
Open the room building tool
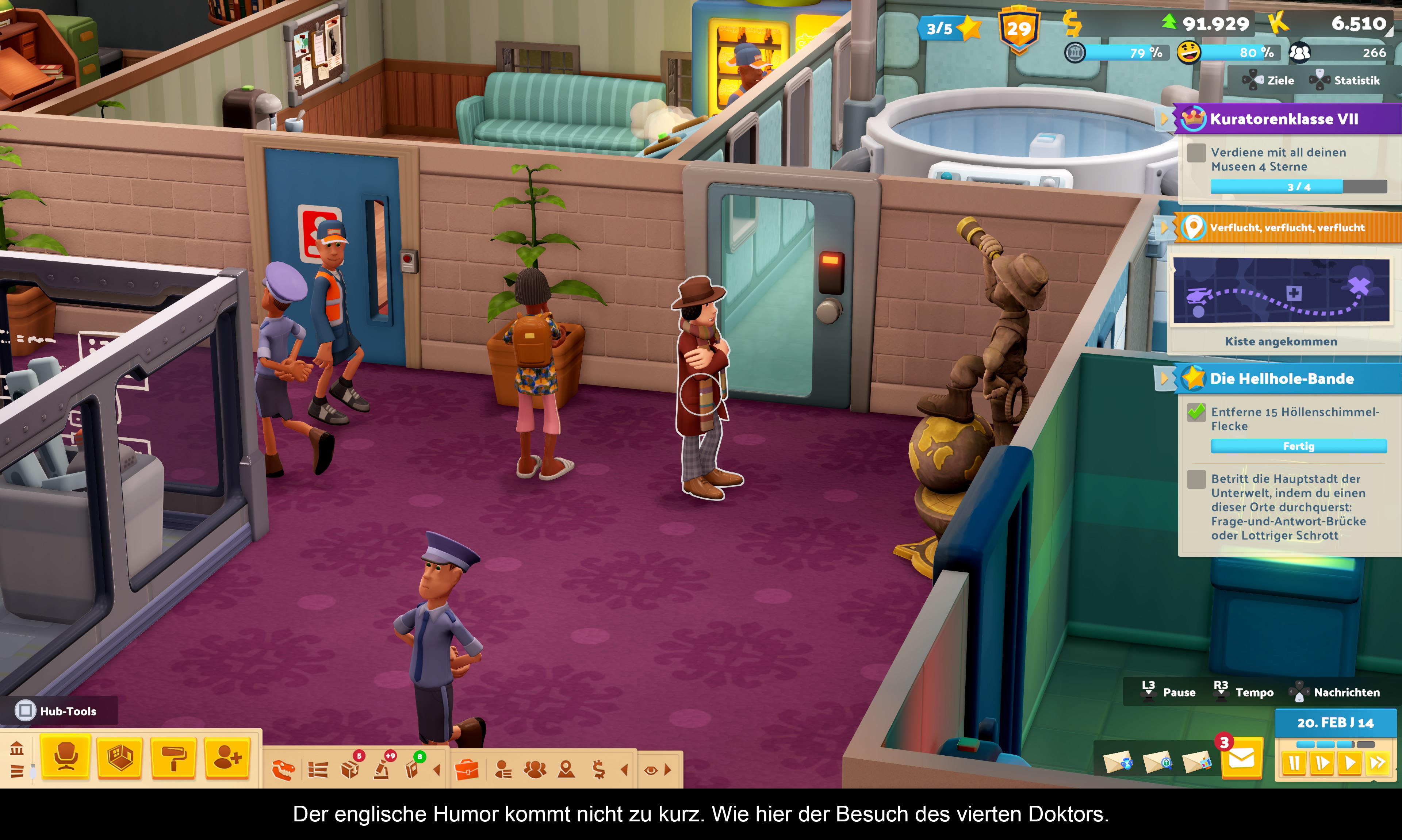click(120, 757)
